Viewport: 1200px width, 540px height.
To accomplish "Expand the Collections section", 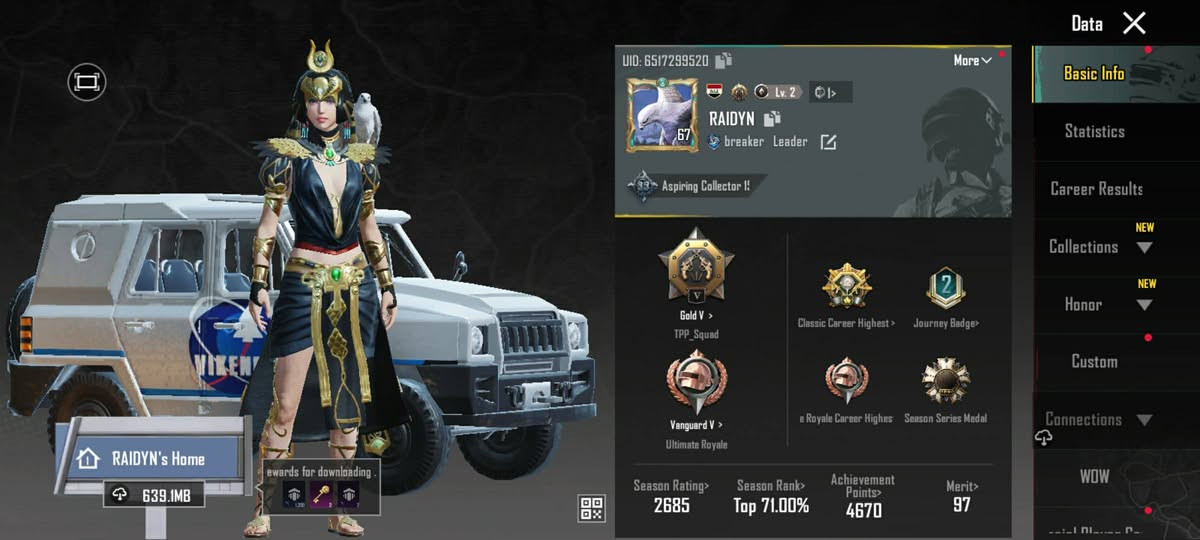I will [x=1096, y=246].
